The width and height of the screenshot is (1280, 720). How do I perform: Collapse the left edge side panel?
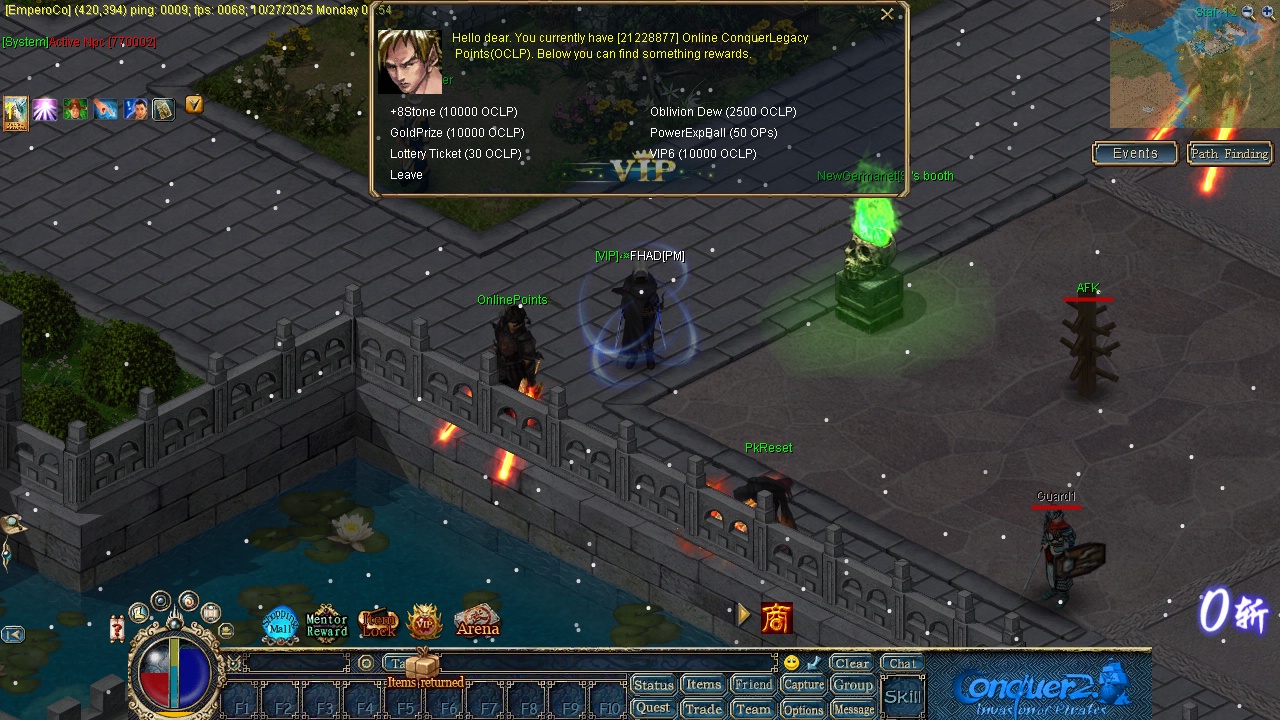(x=12, y=634)
